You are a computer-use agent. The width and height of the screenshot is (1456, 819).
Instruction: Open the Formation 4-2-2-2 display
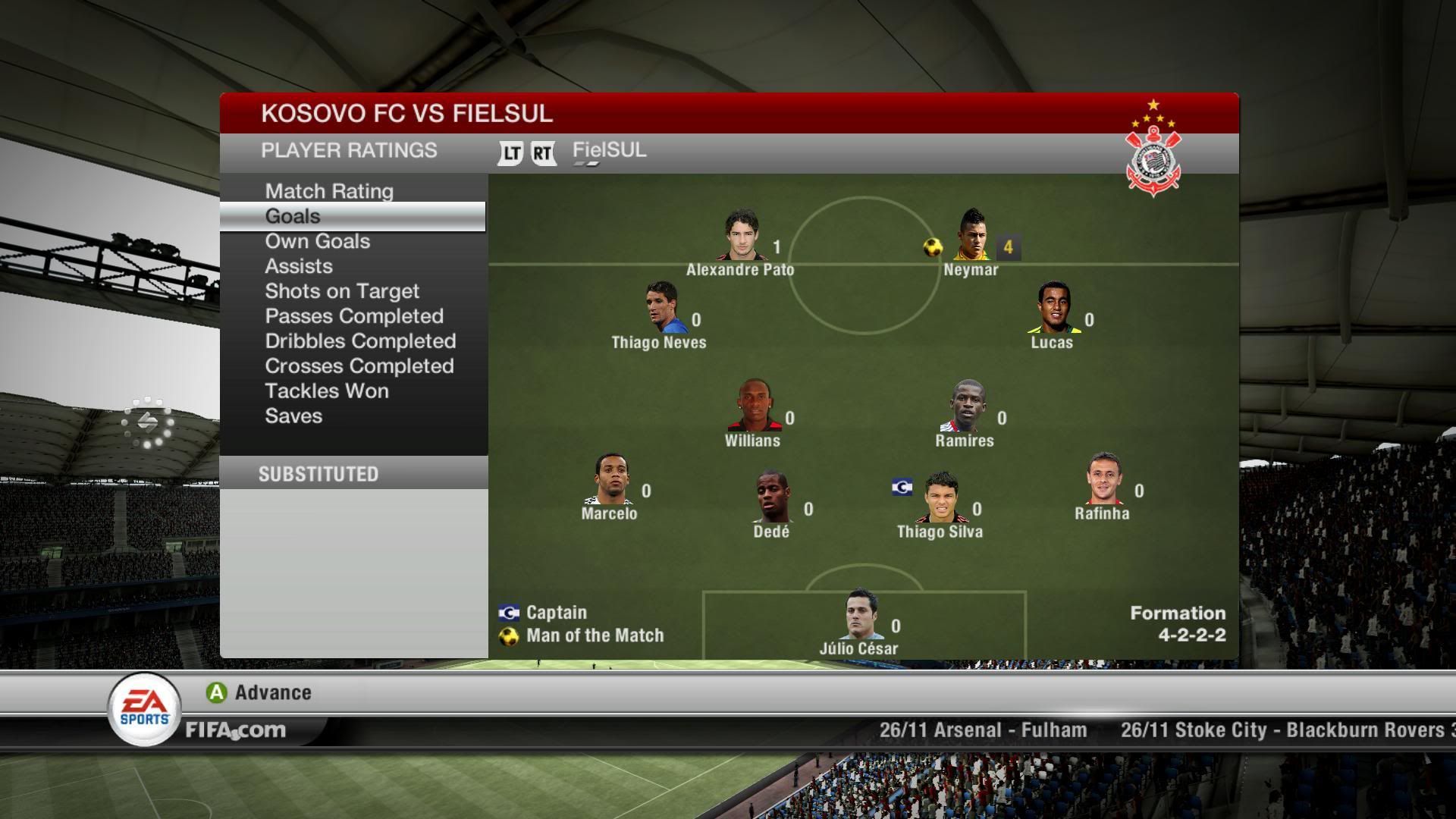point(1178,623)
